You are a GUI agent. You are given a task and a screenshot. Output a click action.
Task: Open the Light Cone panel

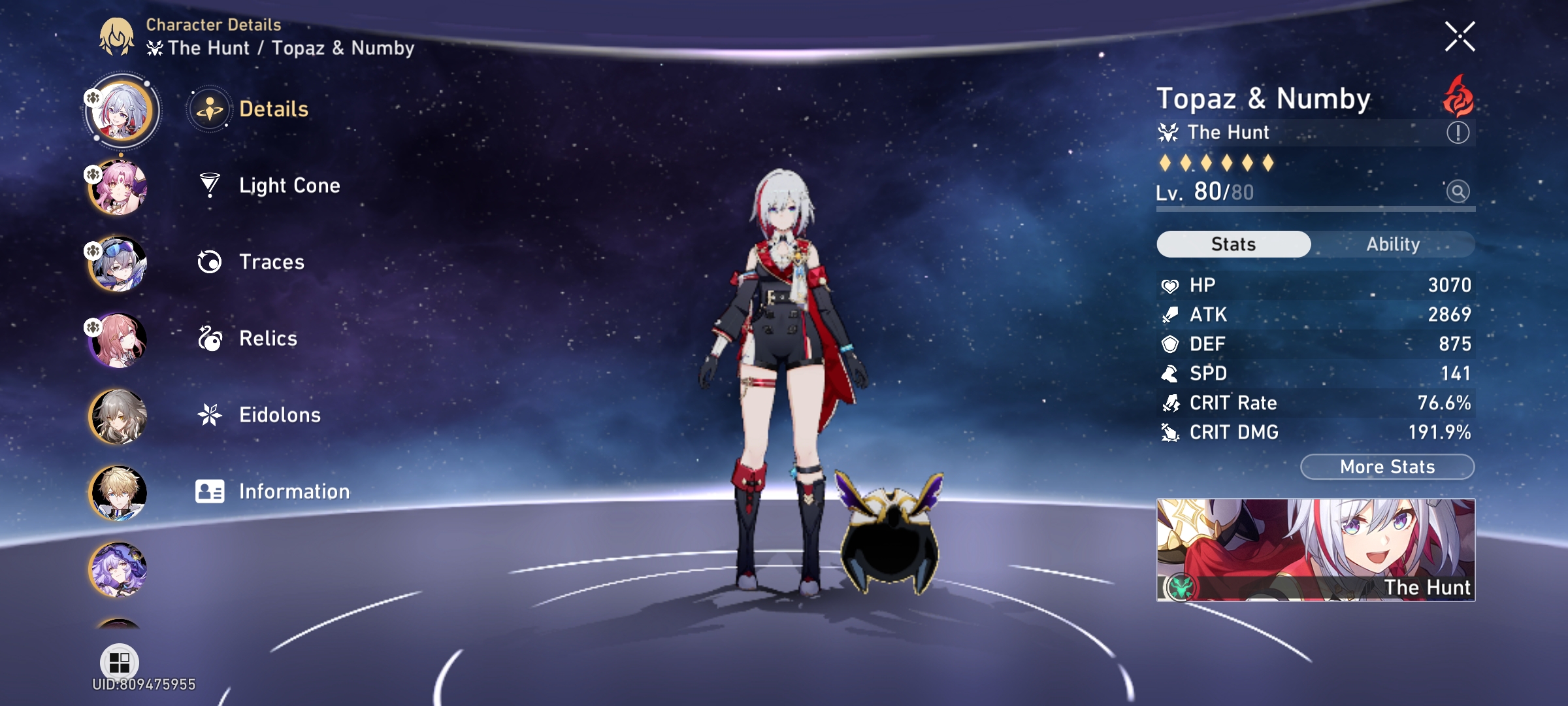point(289,185)
